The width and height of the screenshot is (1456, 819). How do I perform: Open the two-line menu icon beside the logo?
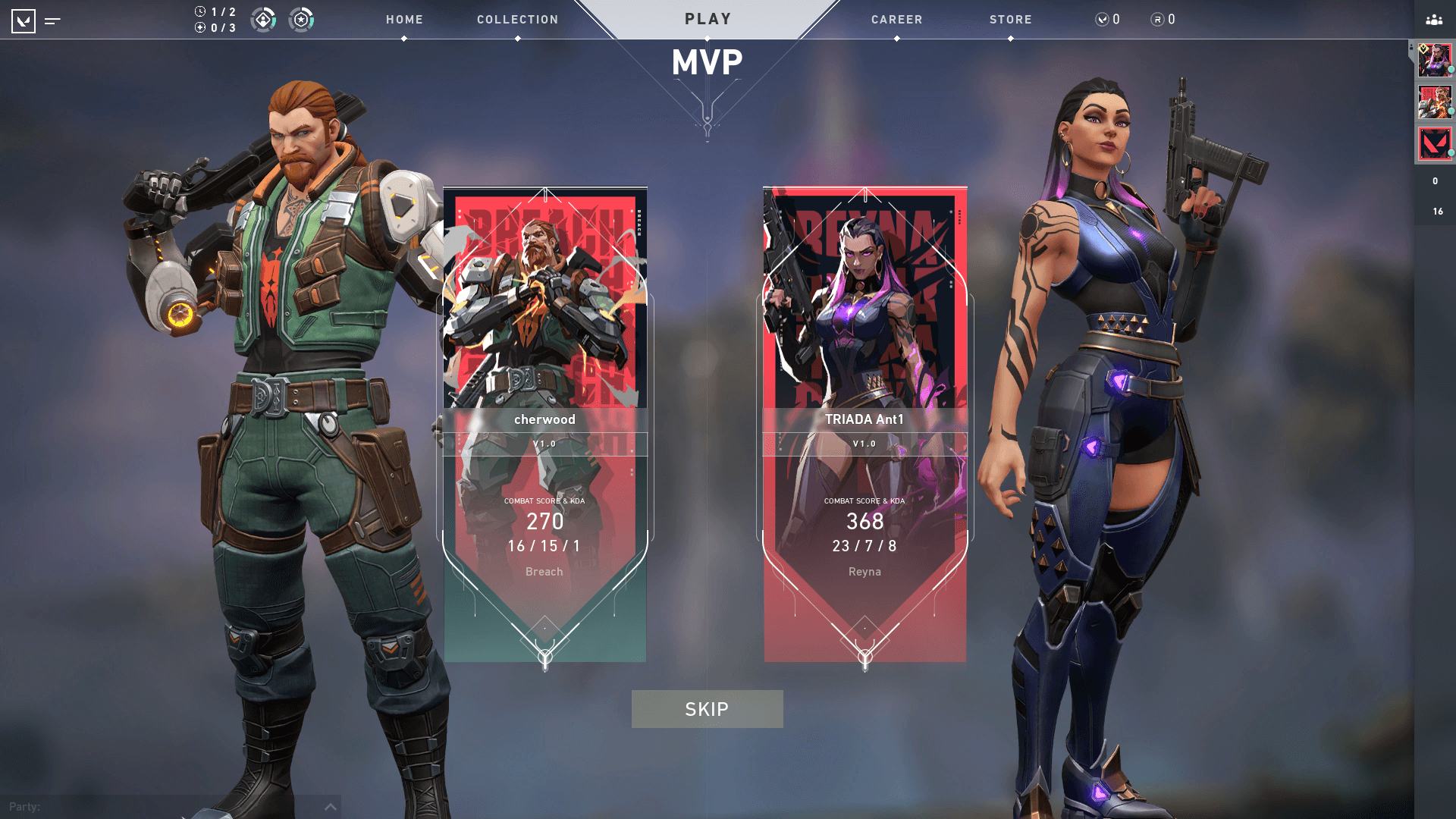(52, 21)
